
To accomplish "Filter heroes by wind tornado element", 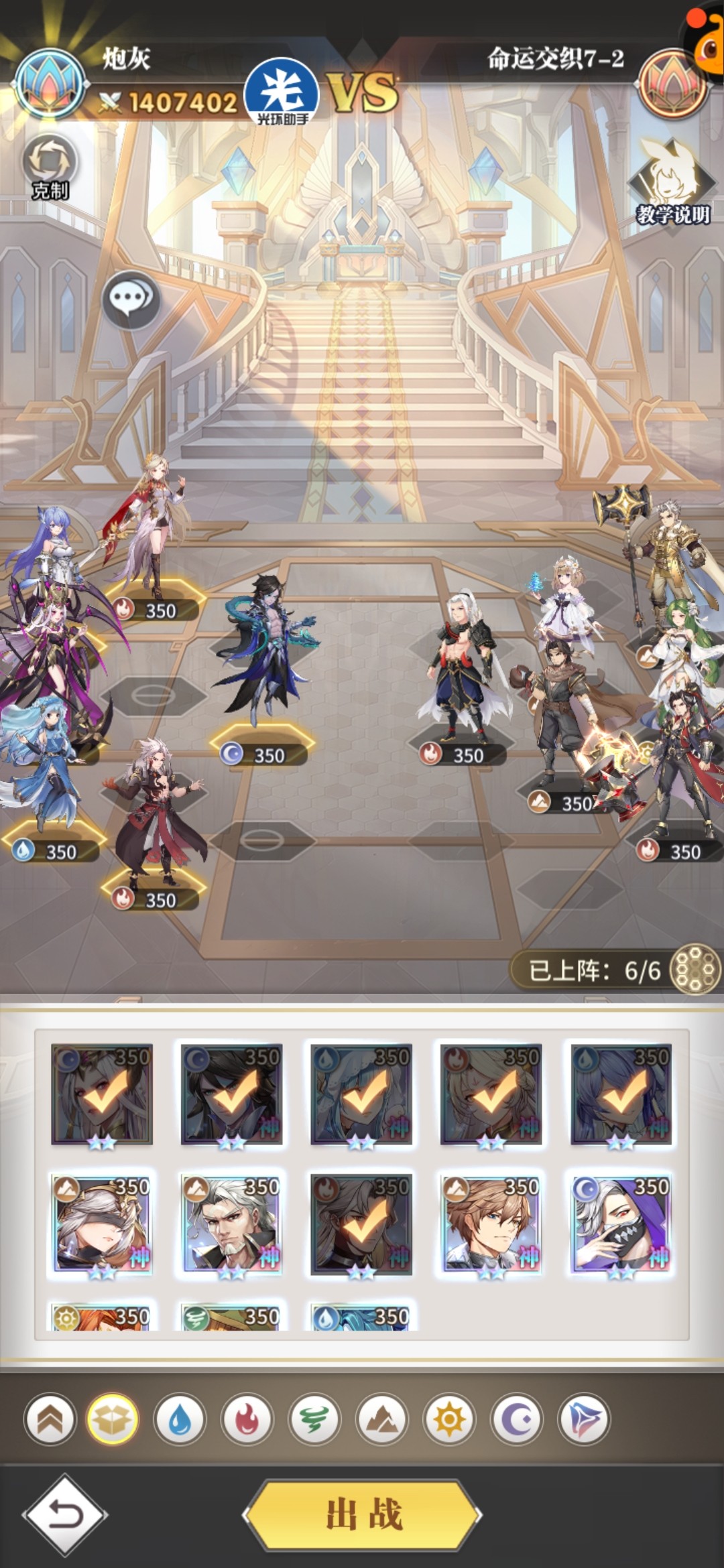I will point(314,1419).
